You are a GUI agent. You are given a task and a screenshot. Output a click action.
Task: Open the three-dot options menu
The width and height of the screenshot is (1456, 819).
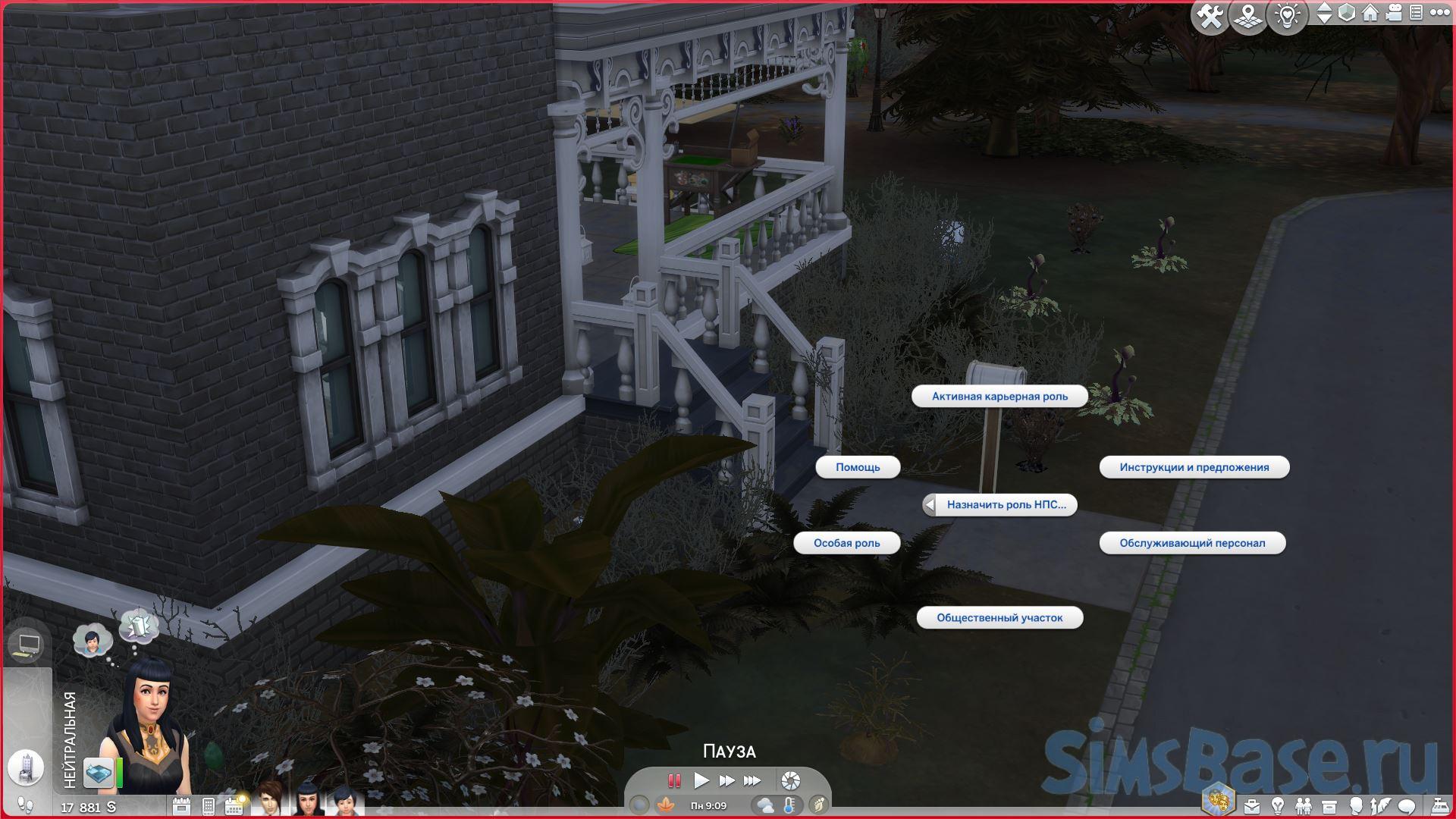(1439, 14)
